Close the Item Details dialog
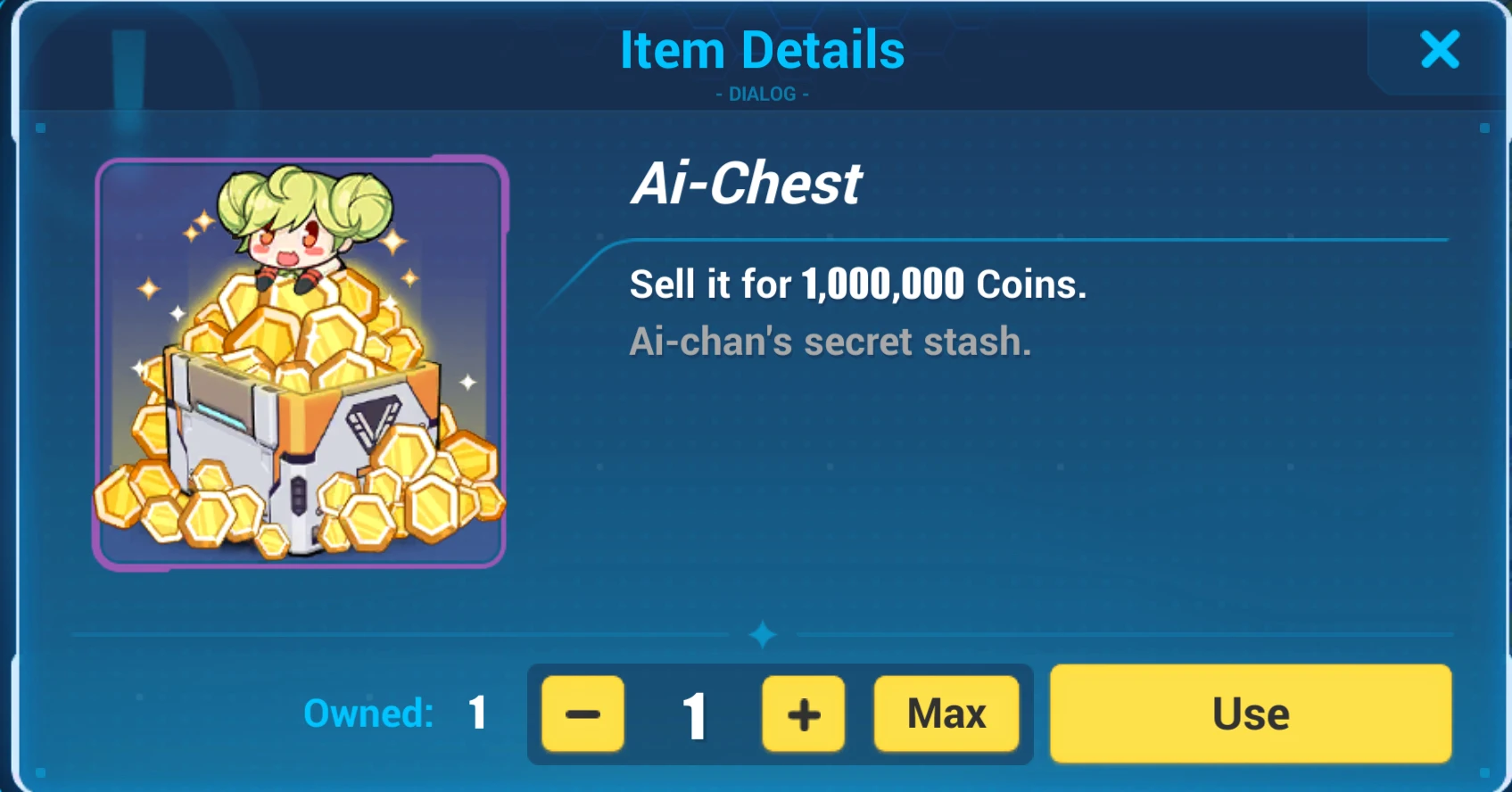This screenshot has height=792, width=1512. (x=1438, y=51)
